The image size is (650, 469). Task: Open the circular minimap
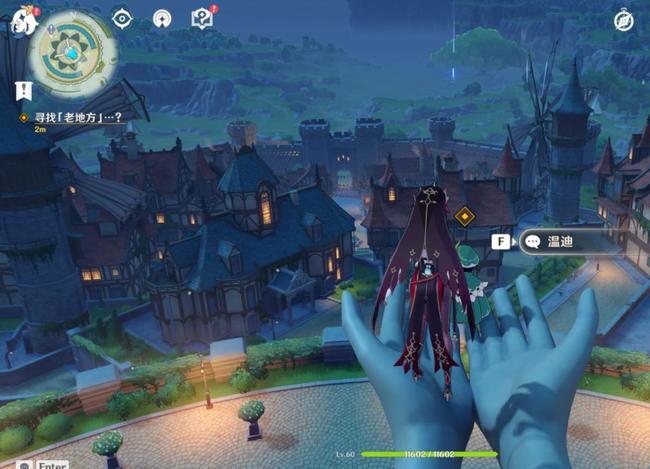coord(72,50)
